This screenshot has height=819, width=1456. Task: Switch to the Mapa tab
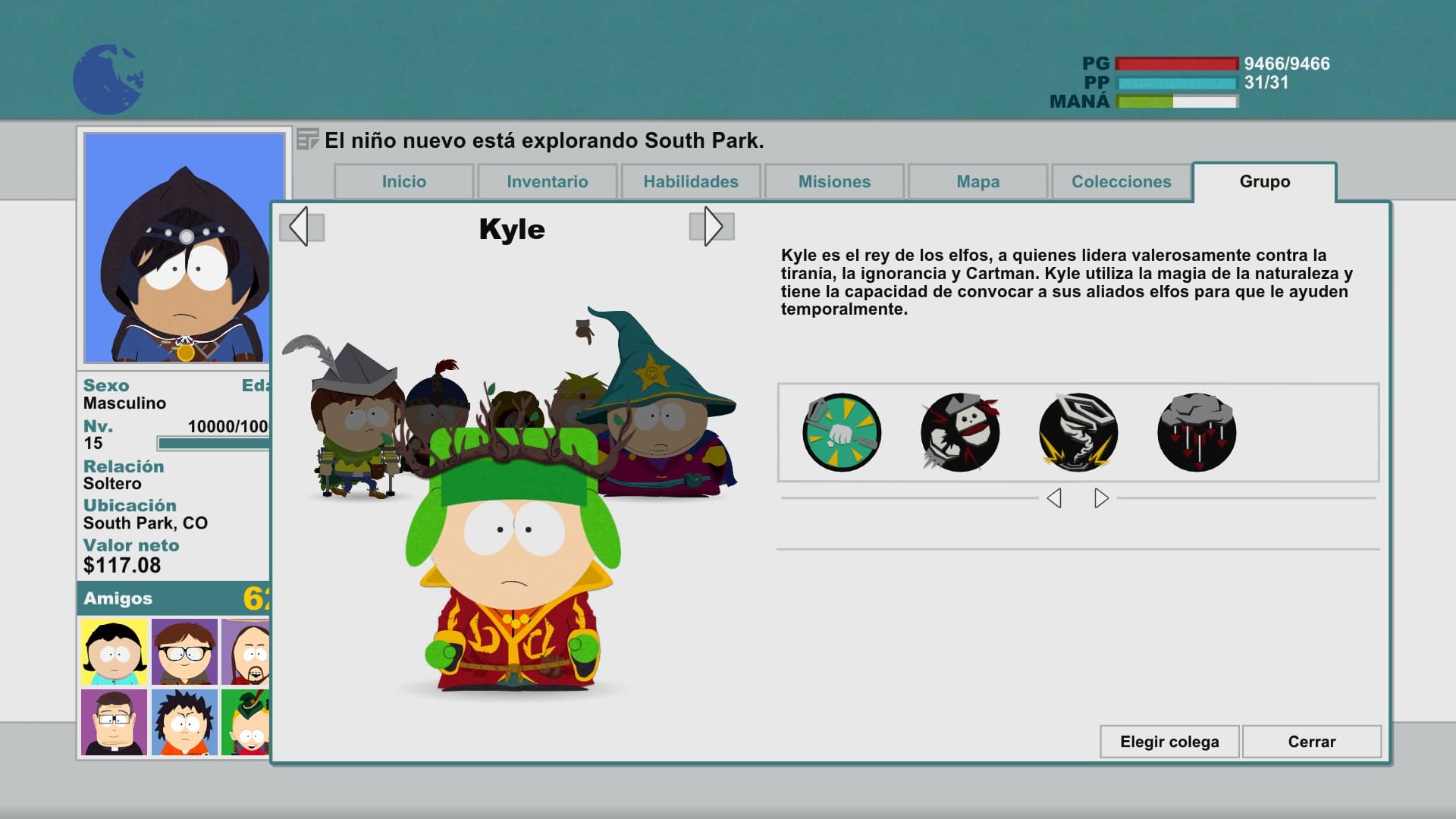coord(977,182)
